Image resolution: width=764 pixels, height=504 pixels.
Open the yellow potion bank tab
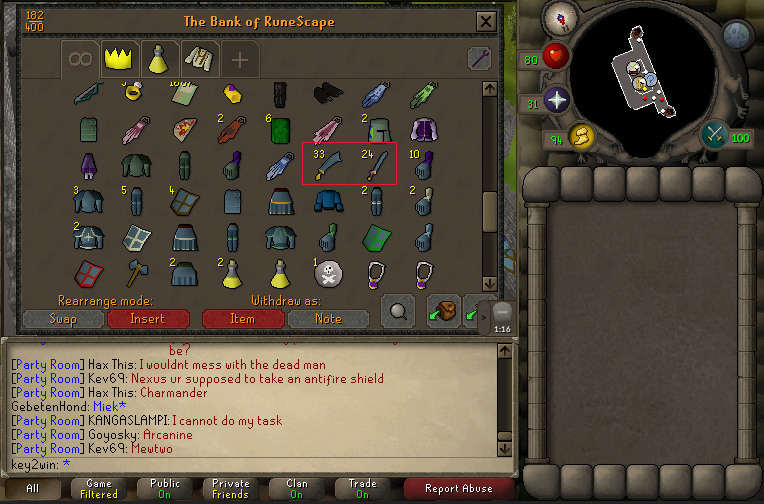click(x=158, y=59)
